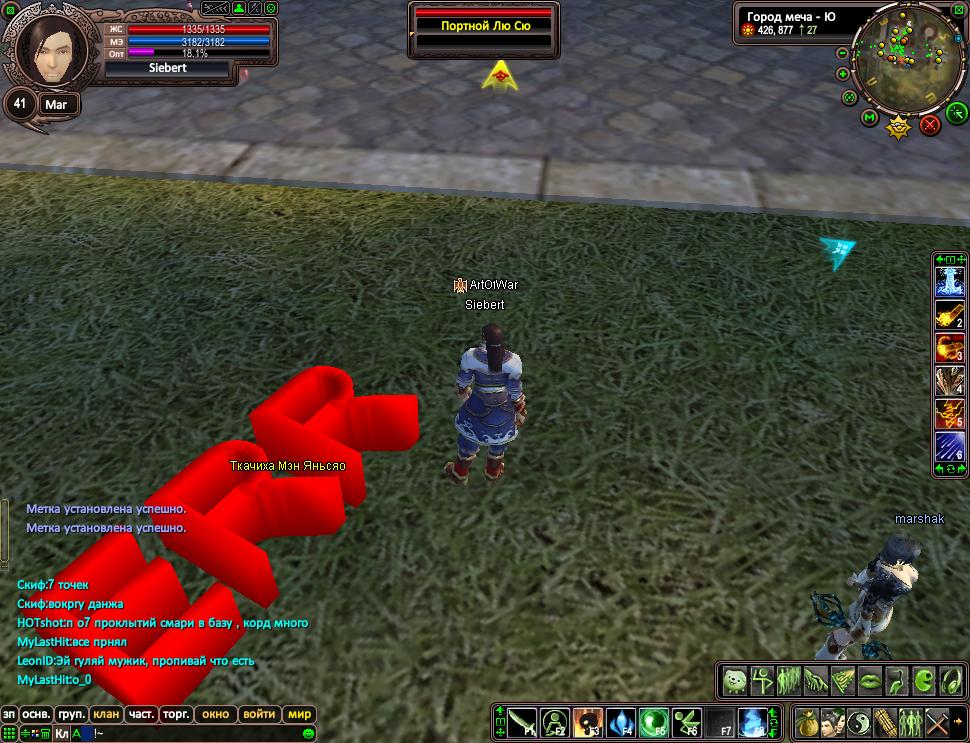Zoom in the minimap with the plus button

click(843, 74)
